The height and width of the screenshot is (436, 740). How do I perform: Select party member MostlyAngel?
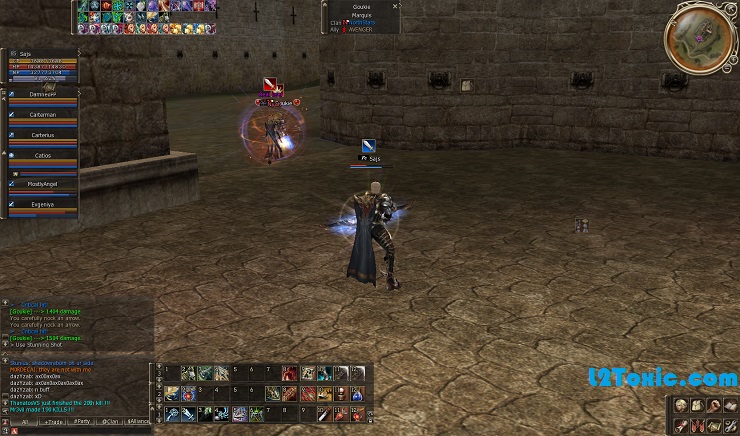(43, 184)
